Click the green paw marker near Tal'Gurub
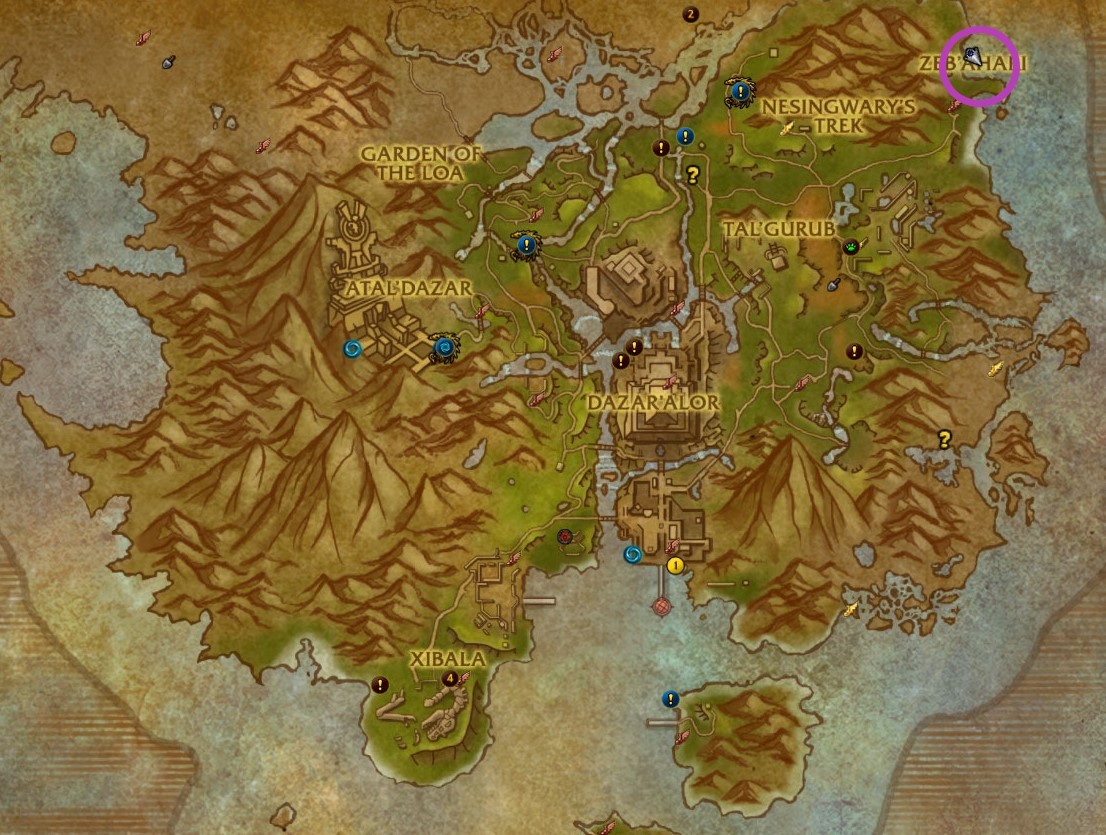 851,245
